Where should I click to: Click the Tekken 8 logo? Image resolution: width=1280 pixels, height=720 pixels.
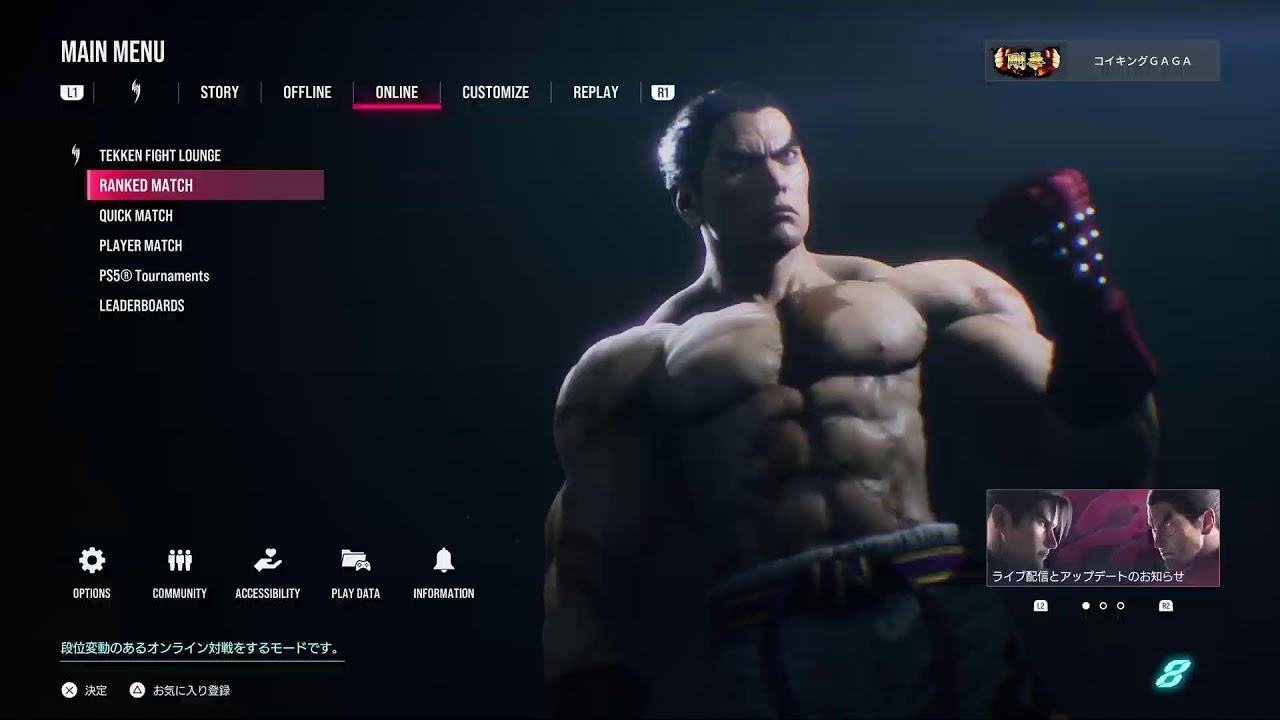[x=1173, y=675]
